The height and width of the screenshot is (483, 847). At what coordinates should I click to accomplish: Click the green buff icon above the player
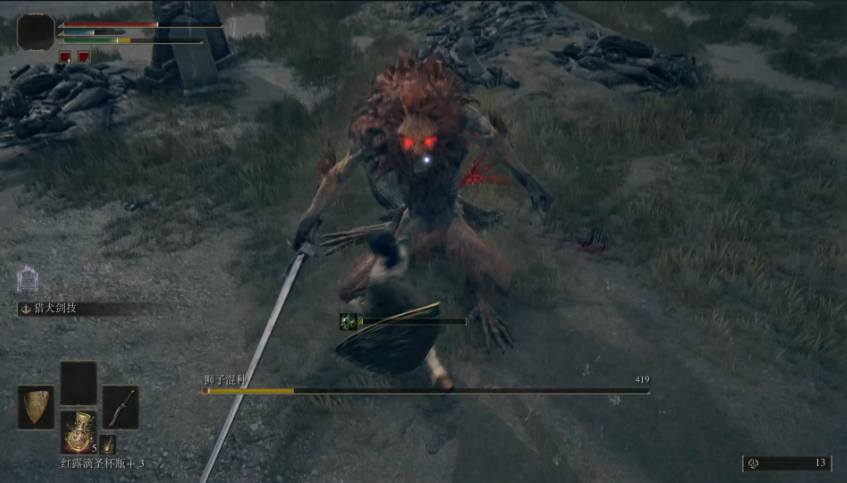pyautogui.click(x=348, y=321)
